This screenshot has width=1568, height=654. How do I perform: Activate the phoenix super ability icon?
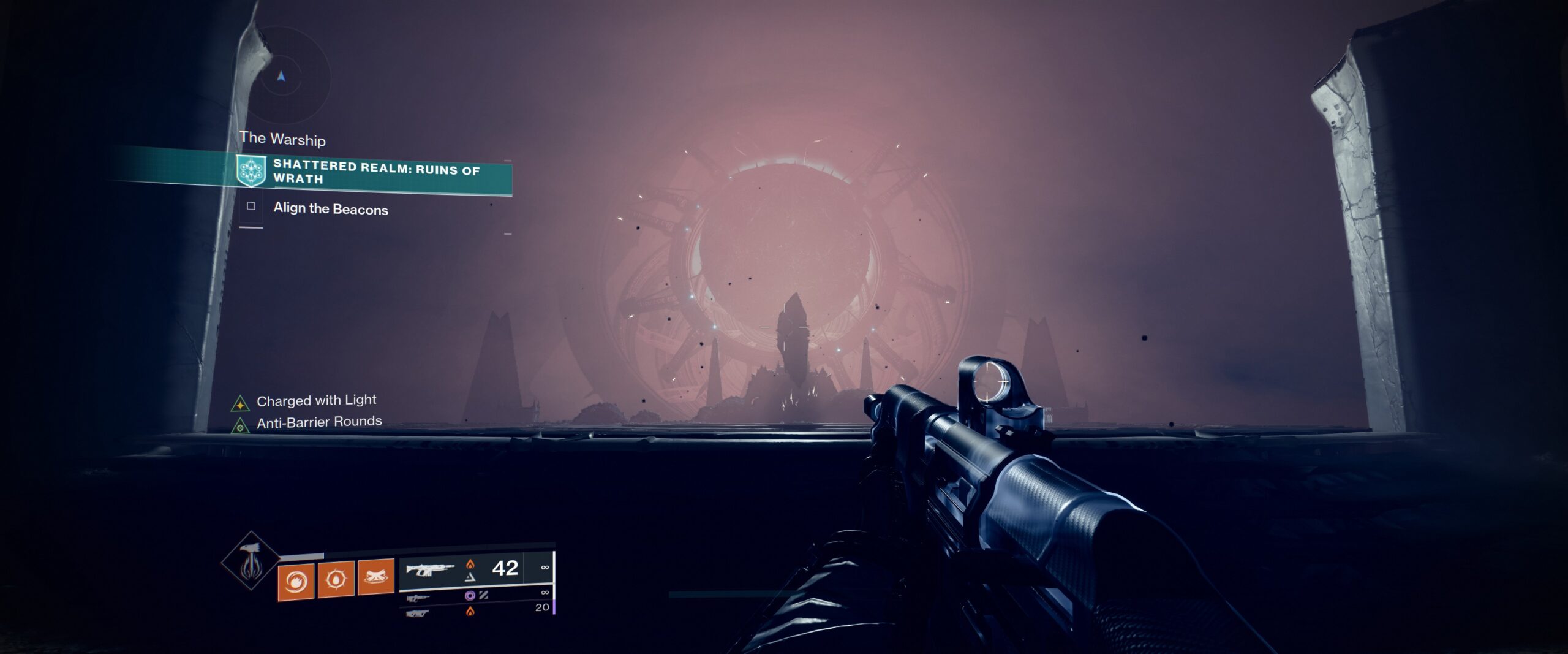pos(251,562)
